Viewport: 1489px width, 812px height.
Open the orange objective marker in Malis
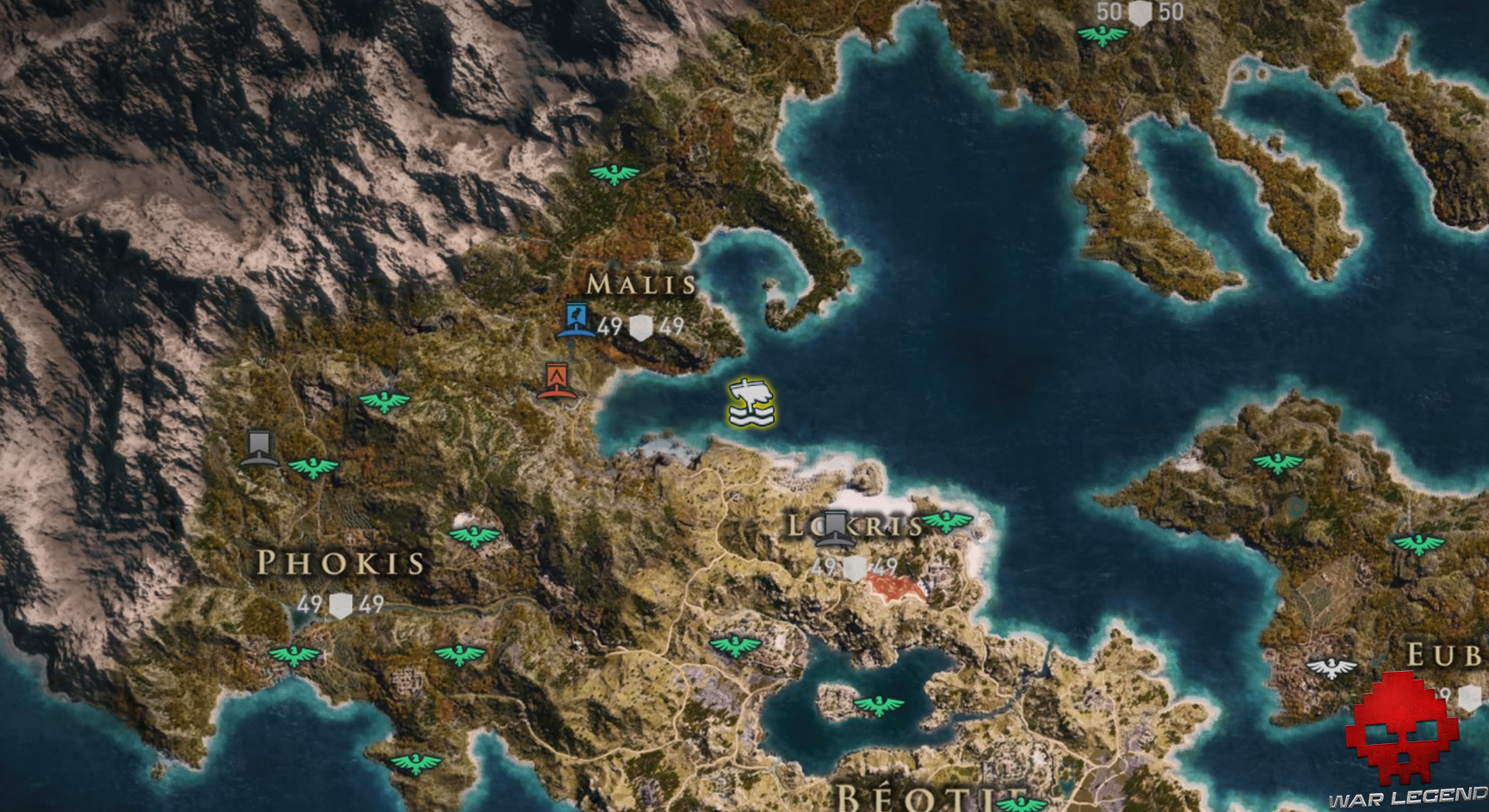coord(556,378)
